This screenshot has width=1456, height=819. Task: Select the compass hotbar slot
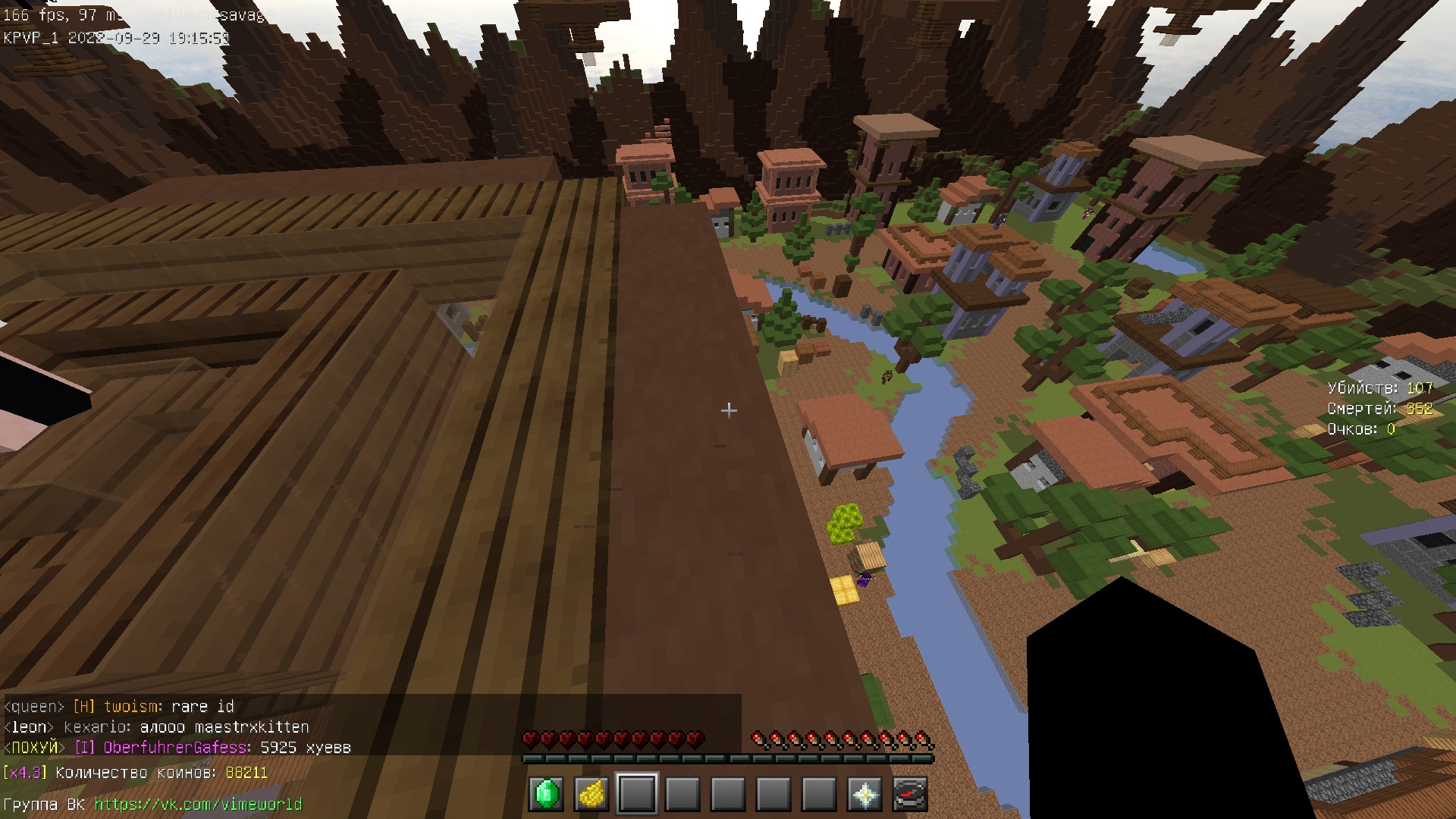point(910,794)
